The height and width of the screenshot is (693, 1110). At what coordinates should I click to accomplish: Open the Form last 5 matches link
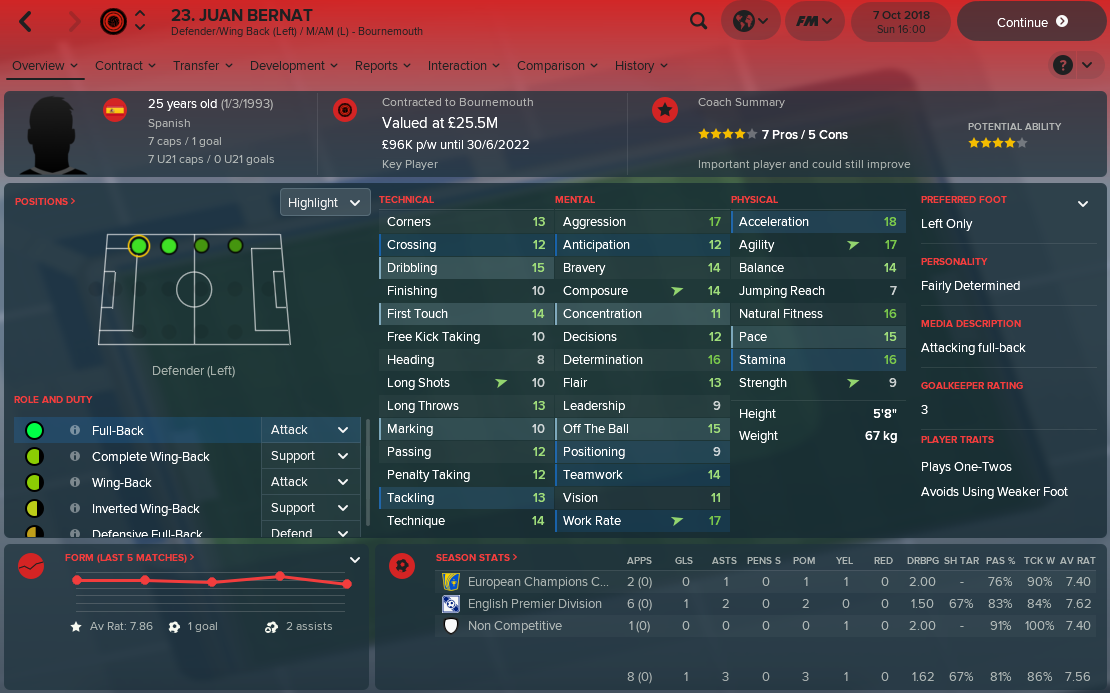129,557
